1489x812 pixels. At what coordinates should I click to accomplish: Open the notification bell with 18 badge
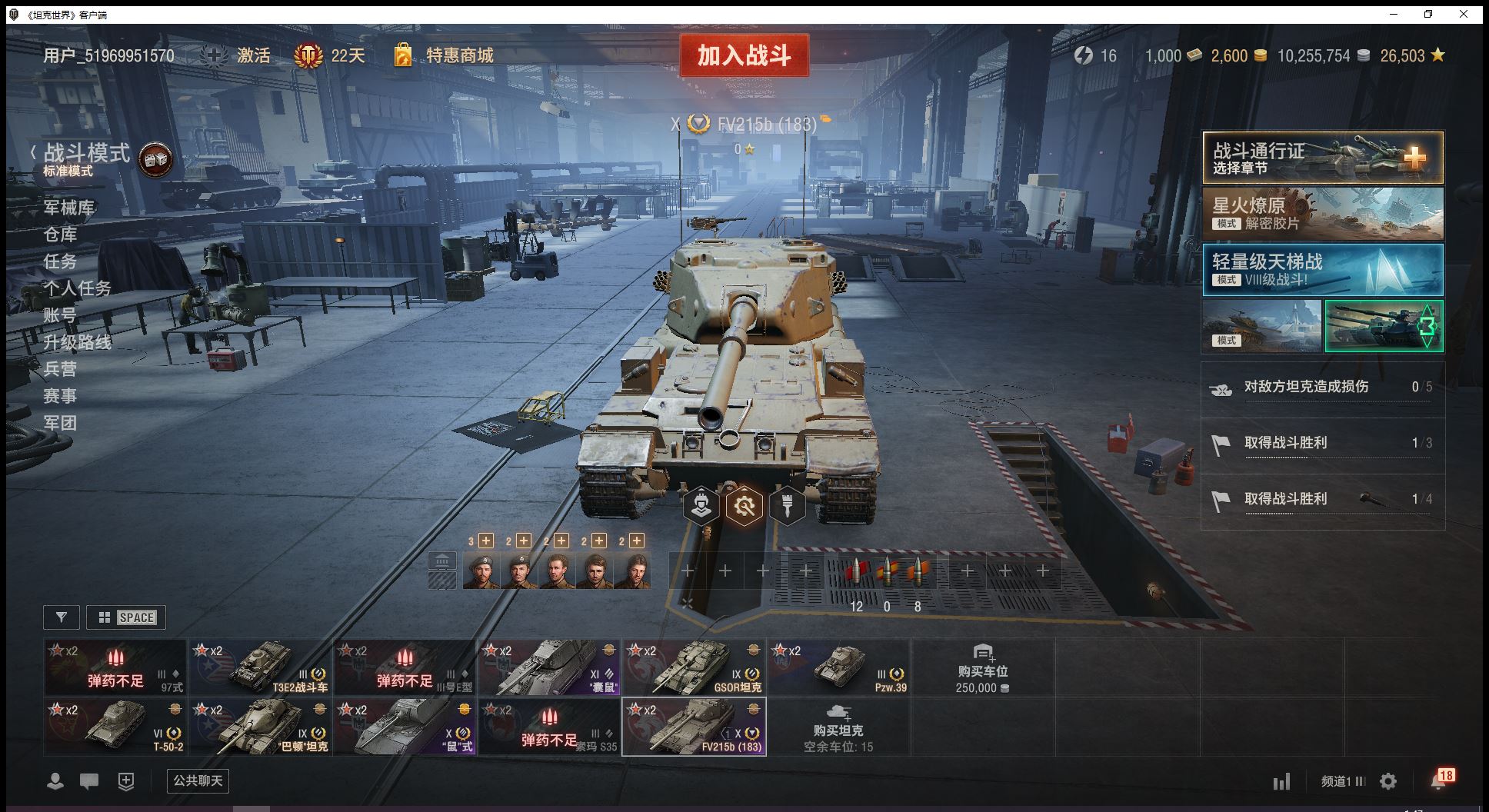(1439, 780)
